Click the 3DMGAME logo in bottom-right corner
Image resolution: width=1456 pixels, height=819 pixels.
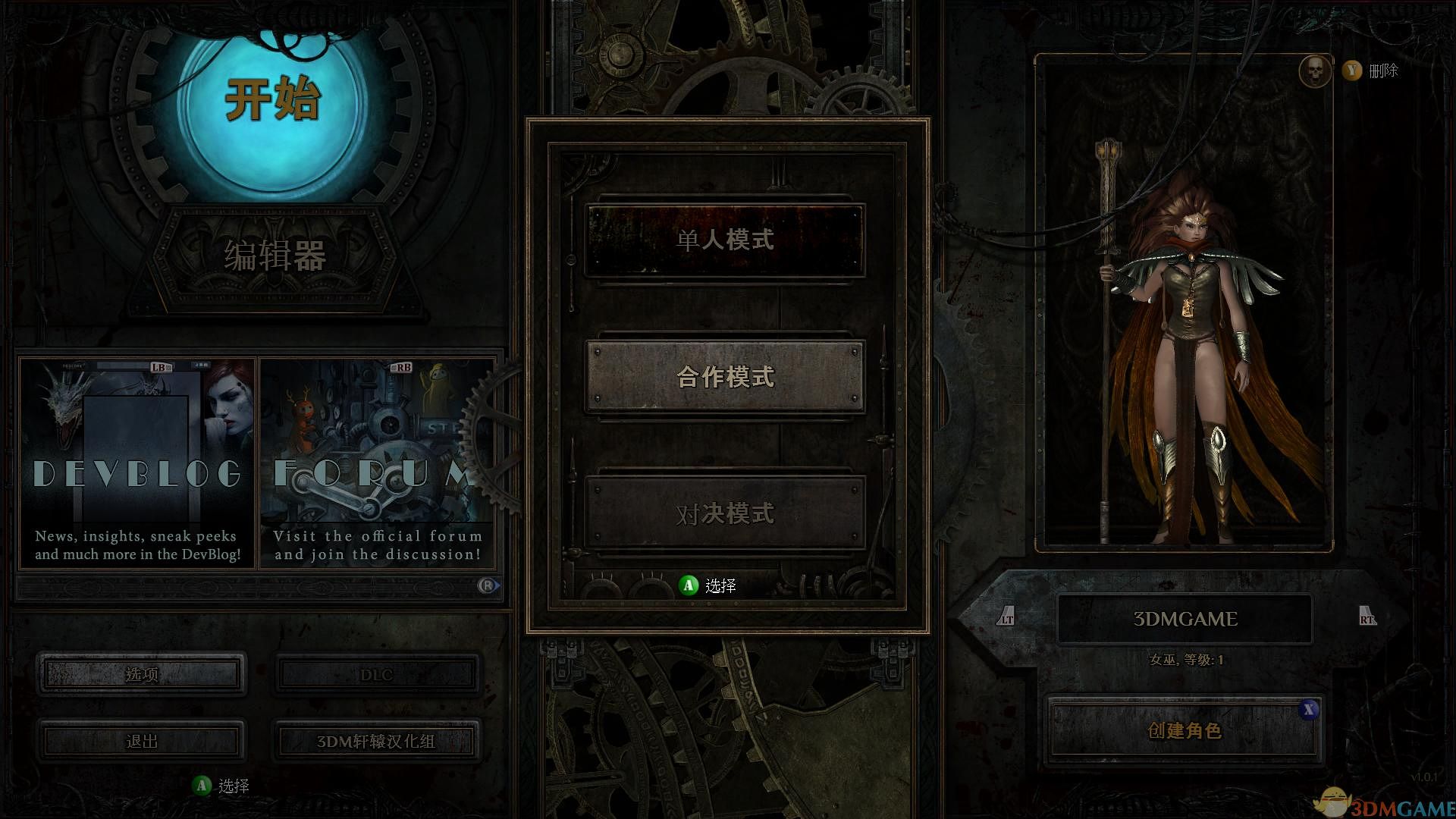click(1389, 801)
